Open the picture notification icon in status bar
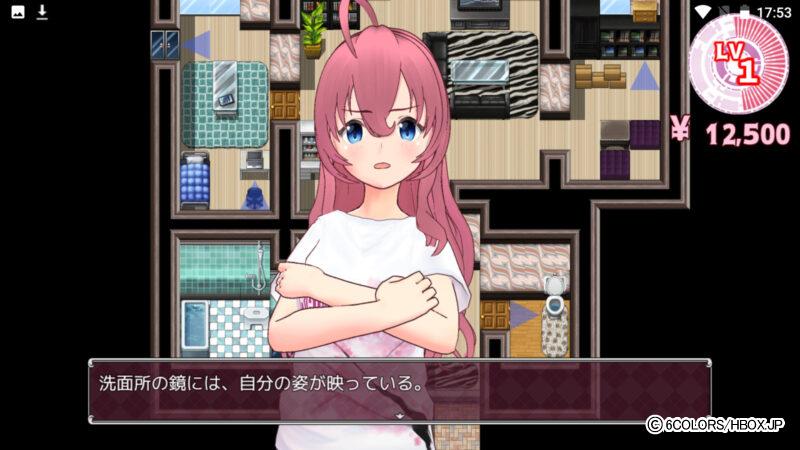 click(x=18, y=12)
